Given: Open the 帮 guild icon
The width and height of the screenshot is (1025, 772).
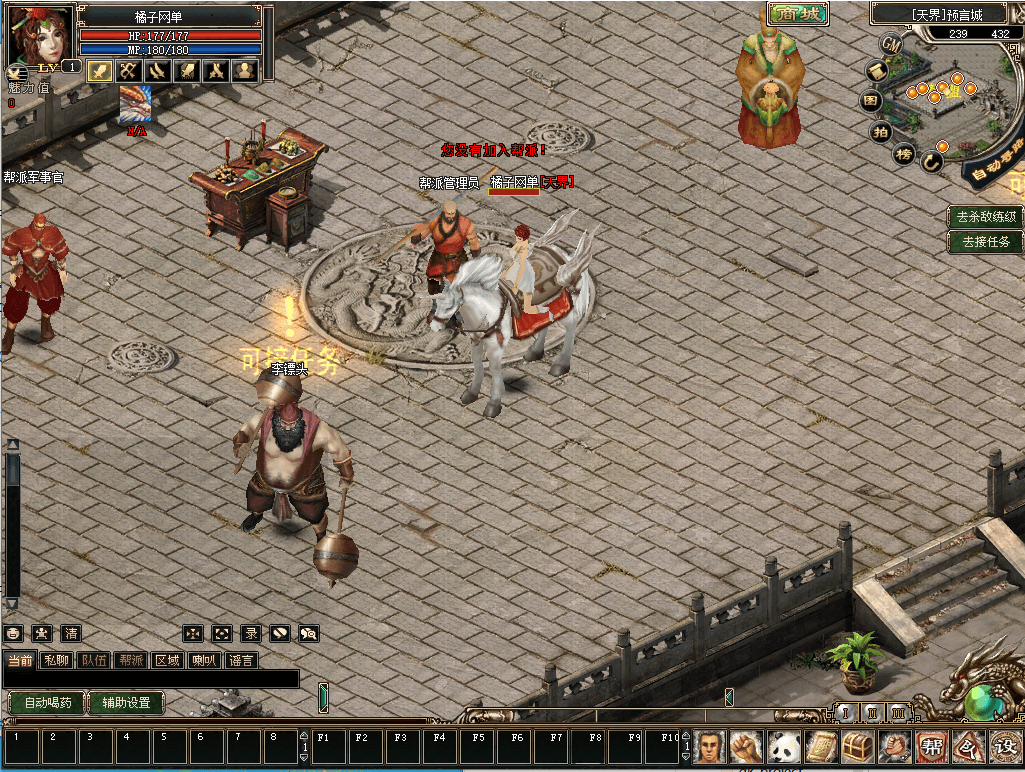Looking at the screenshot, I should [x=932, y=746].
